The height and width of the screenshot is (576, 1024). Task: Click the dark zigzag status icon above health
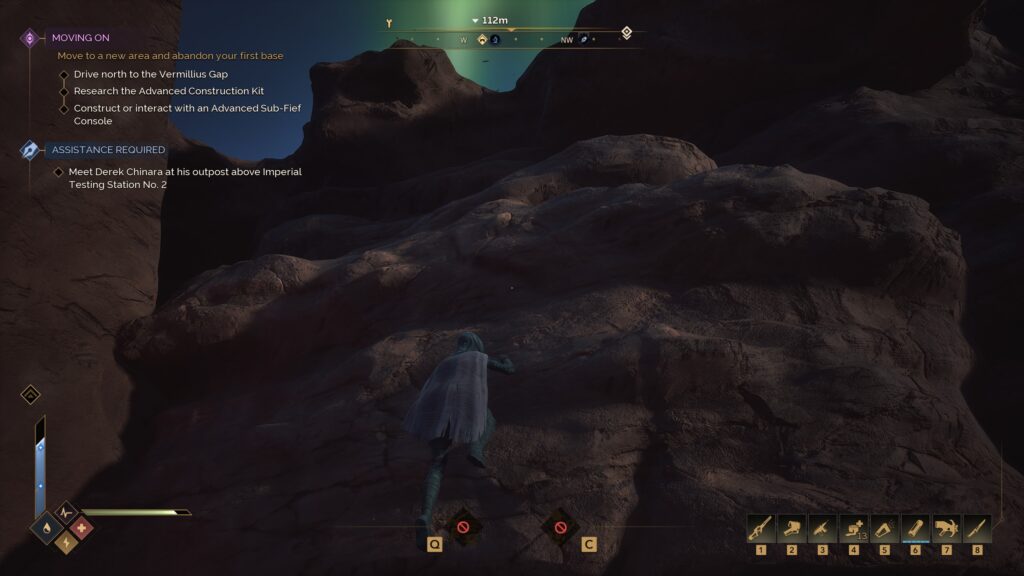coord(65,512)
